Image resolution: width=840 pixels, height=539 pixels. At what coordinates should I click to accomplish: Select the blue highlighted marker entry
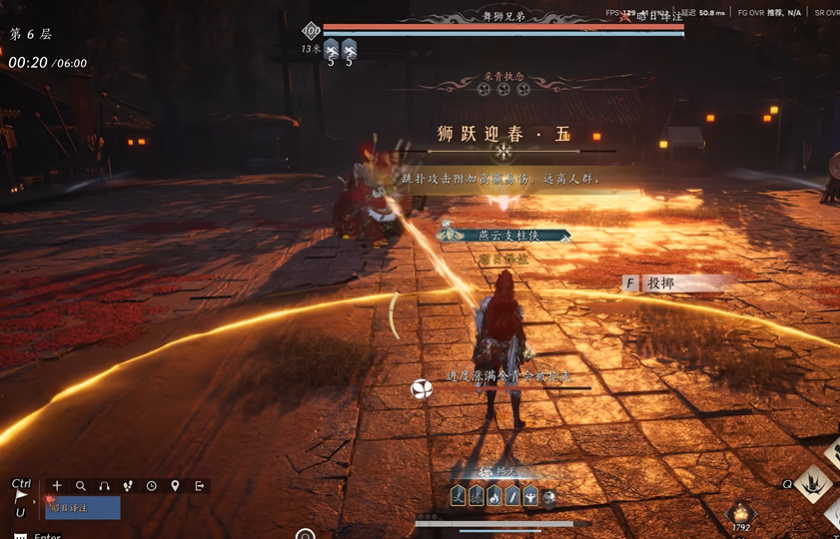tap(83, 508)
